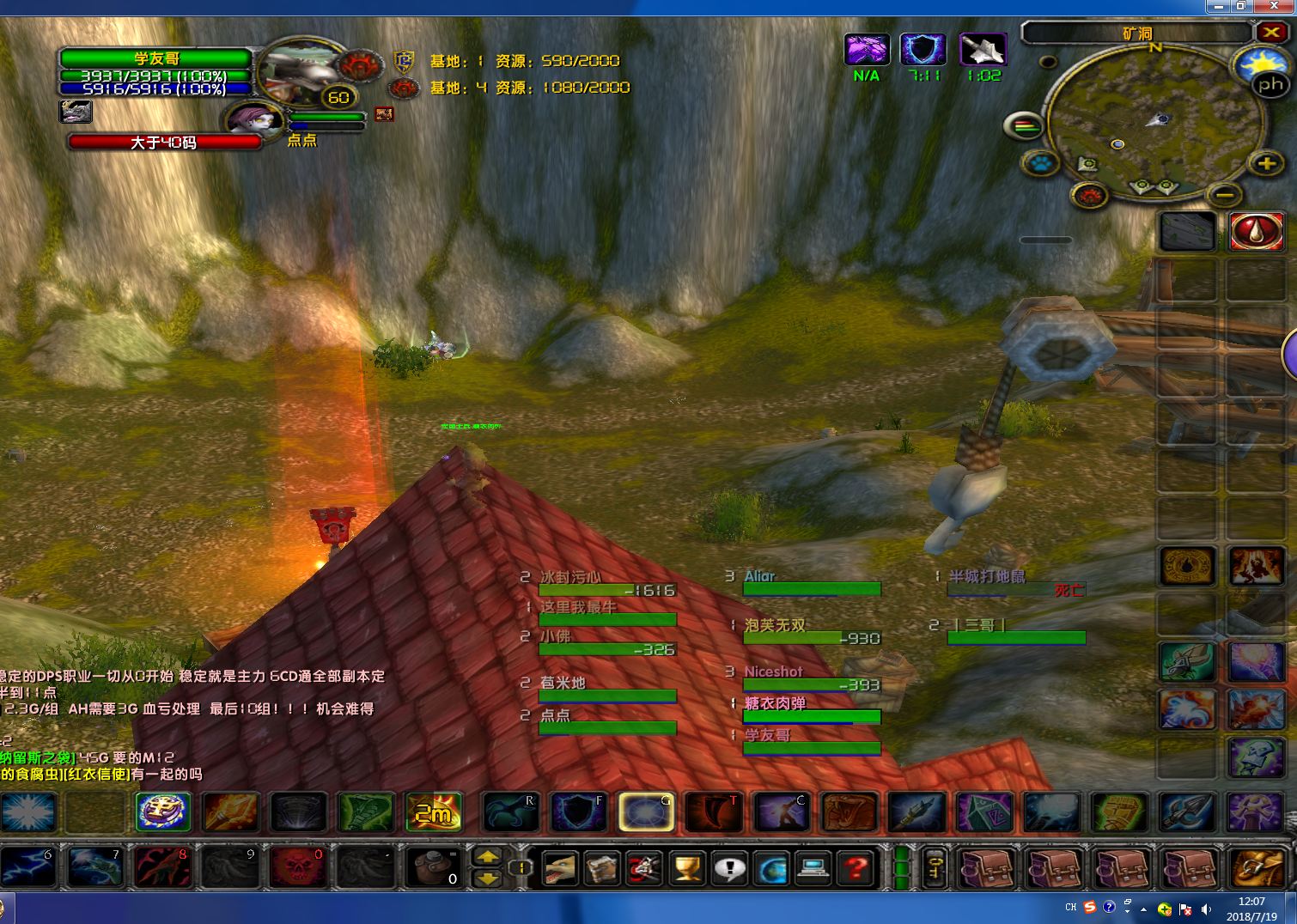Select raid member Aliar's frame
The width and height of the screenshot is (1297, 924).
(x=812, y=583)
